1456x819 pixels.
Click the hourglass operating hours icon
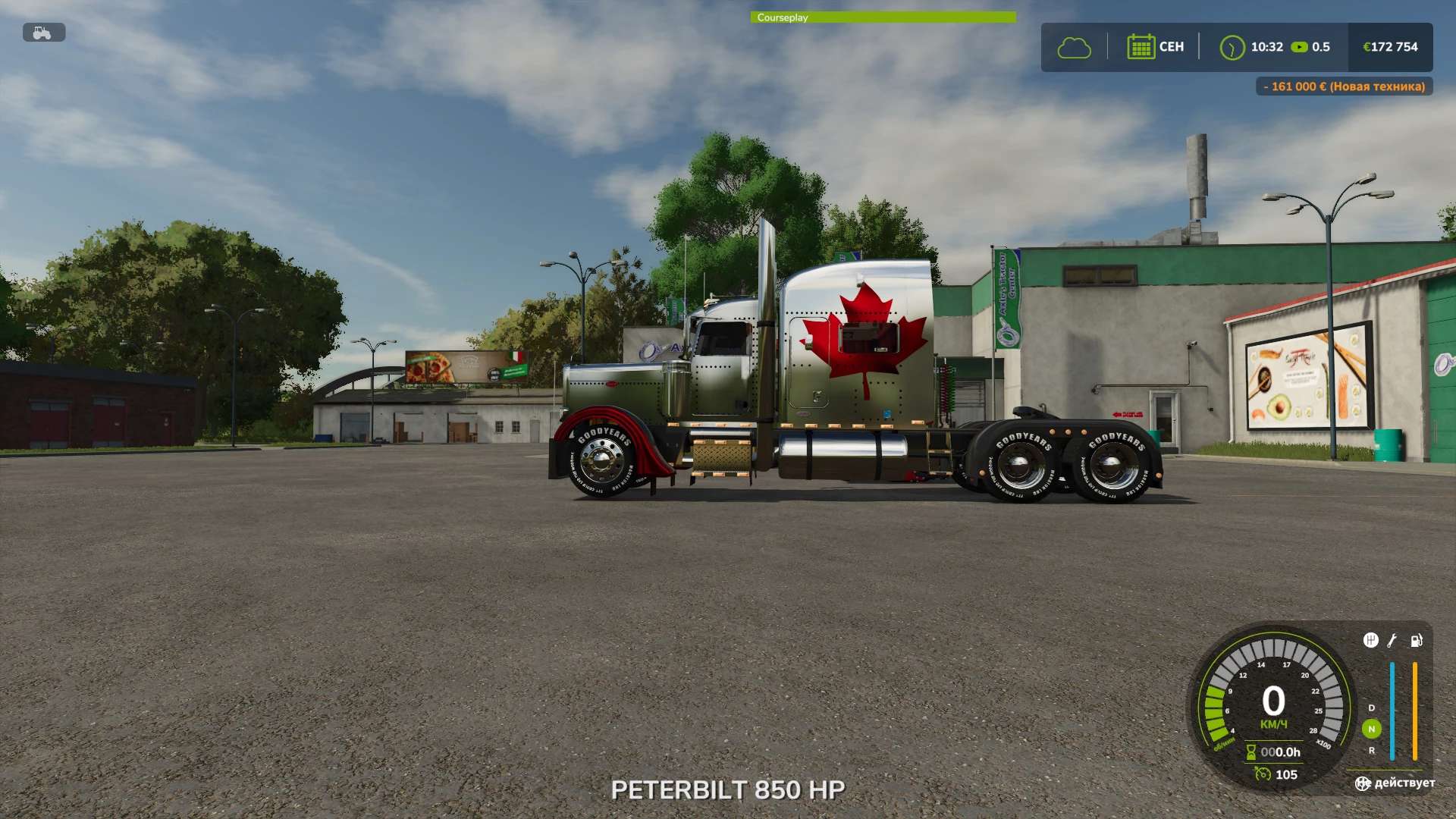tap(1251, 752)
